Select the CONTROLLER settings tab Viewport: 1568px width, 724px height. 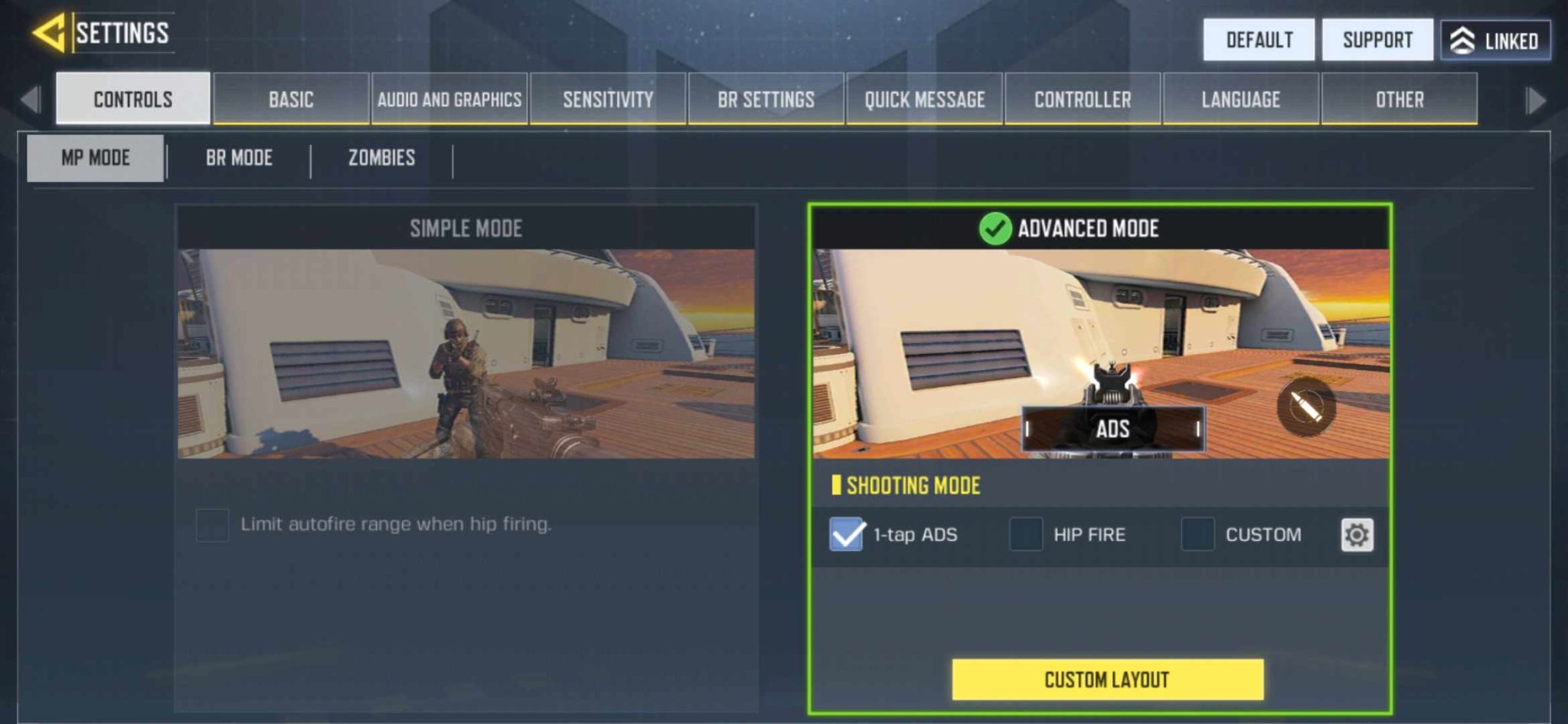tap(1083, 99)
